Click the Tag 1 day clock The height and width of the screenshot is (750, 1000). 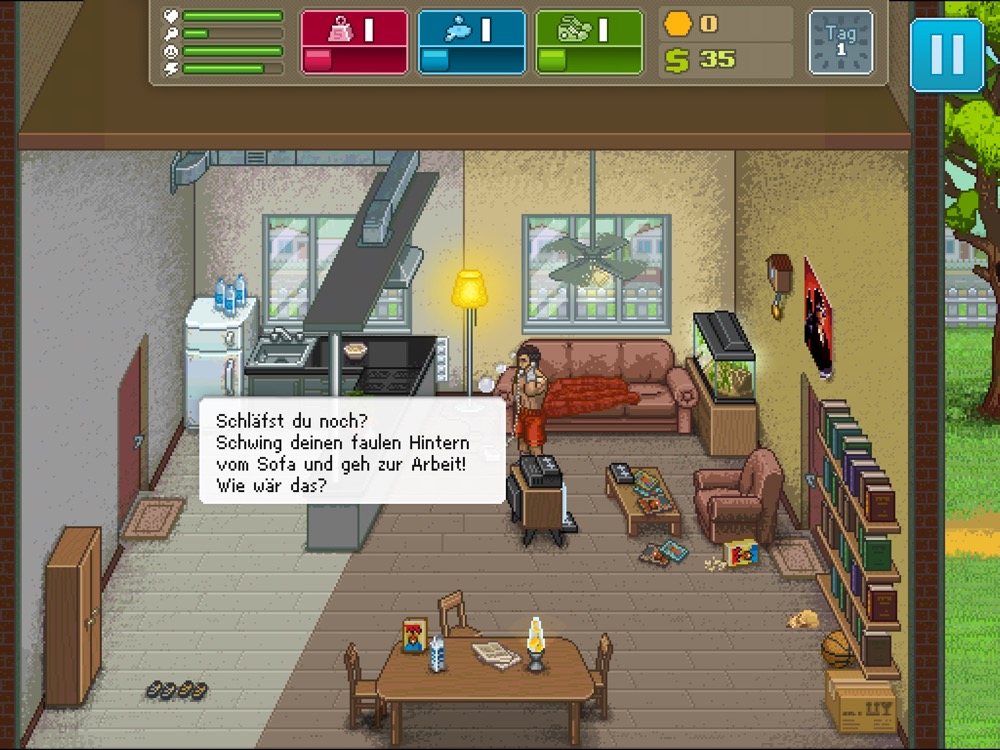[x=840, y=42]
